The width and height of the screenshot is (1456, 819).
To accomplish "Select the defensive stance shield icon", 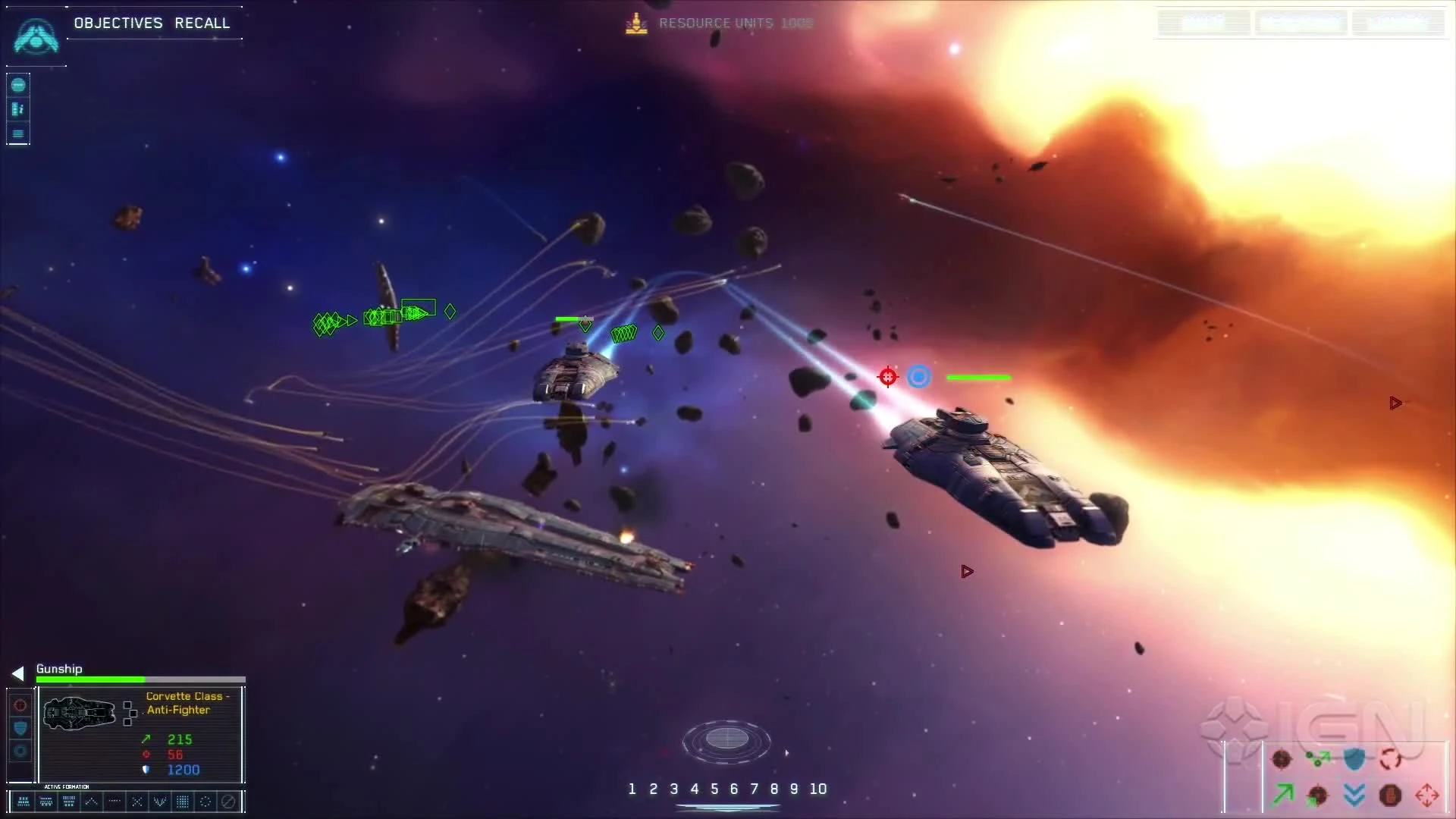I will (x=20, y=726).
